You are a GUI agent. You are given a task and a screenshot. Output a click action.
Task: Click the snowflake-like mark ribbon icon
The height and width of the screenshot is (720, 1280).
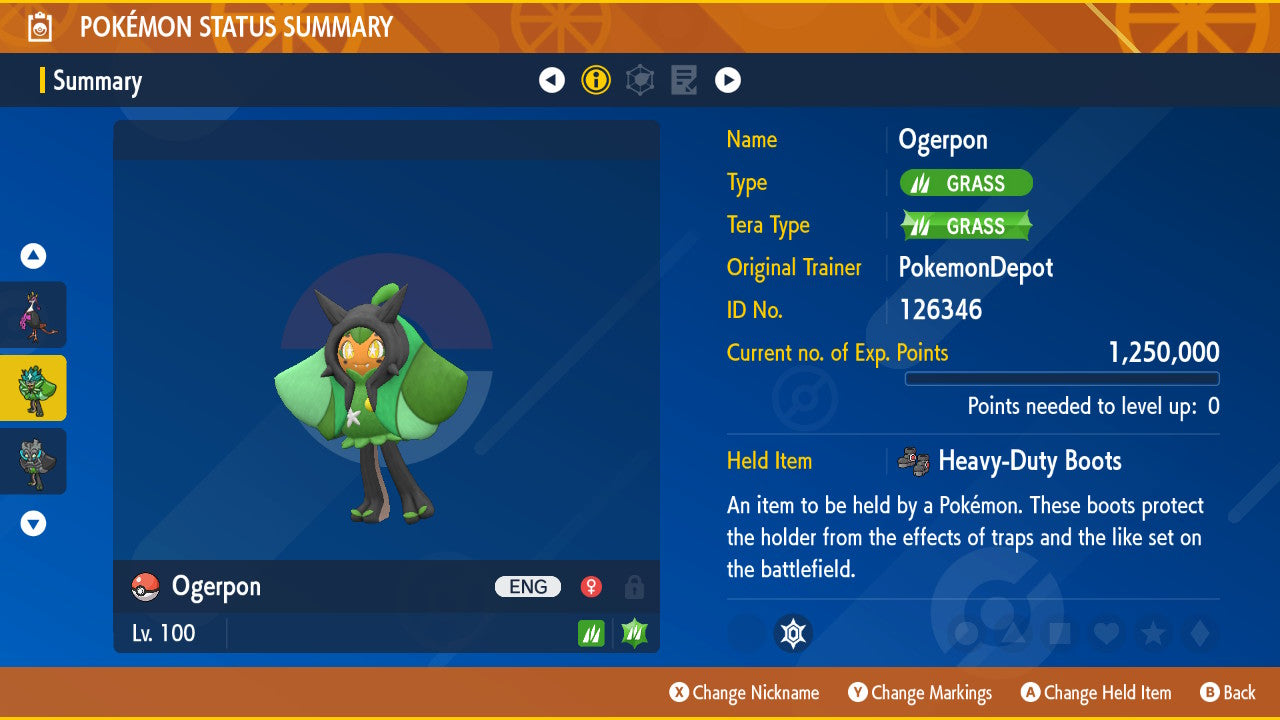(x=793, y=633)
